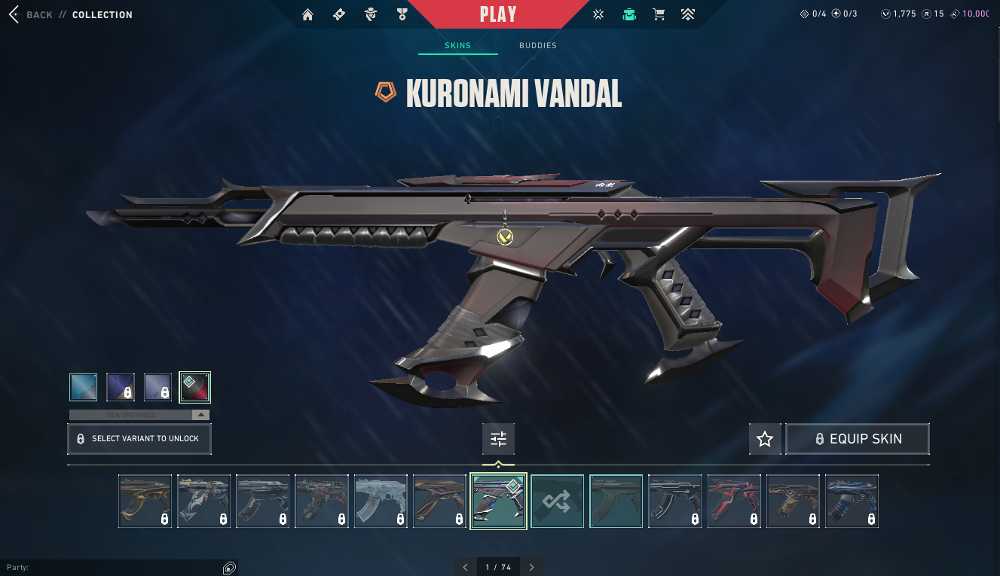Image resolution: width=1000 pixels, height=576 pixels.
Task: Open the store with the shopping cart icon
Action: pos(658,15)
